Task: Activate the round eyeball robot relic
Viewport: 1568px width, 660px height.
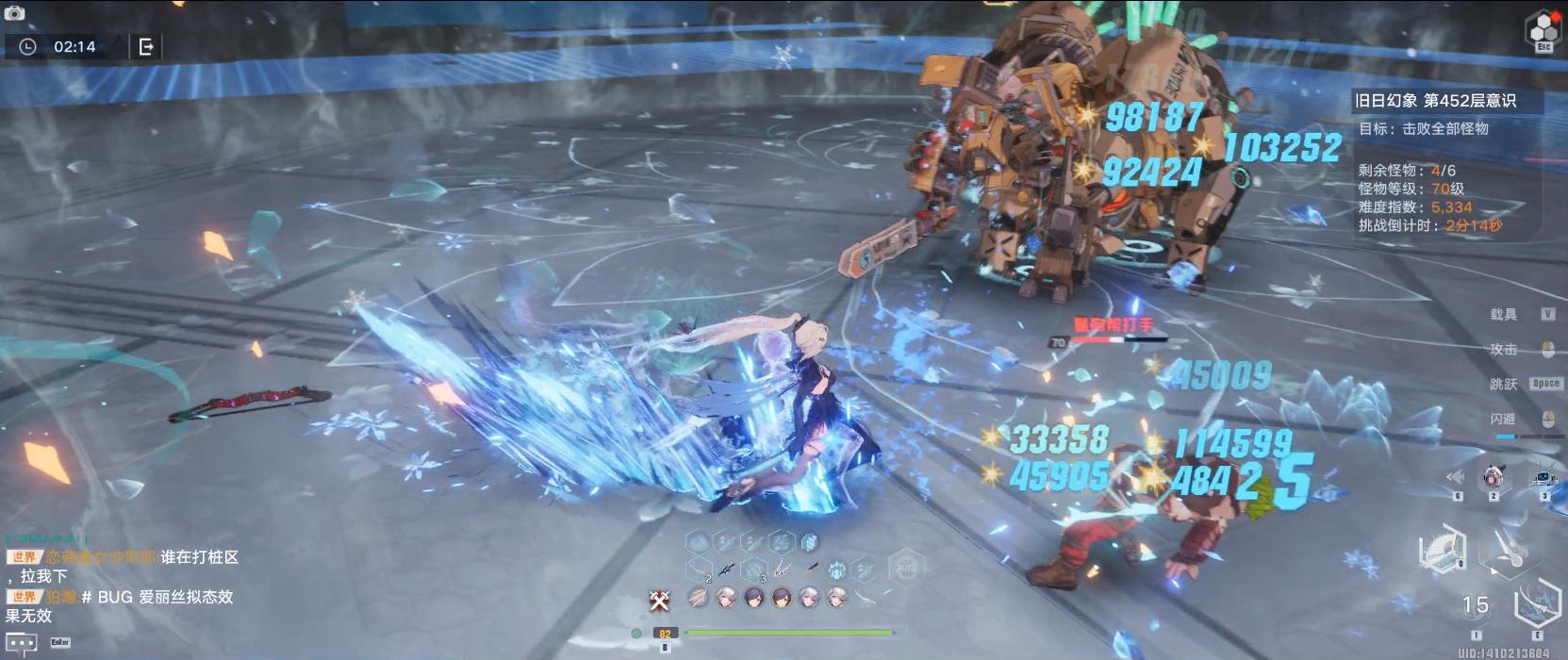Action: 1493,477
